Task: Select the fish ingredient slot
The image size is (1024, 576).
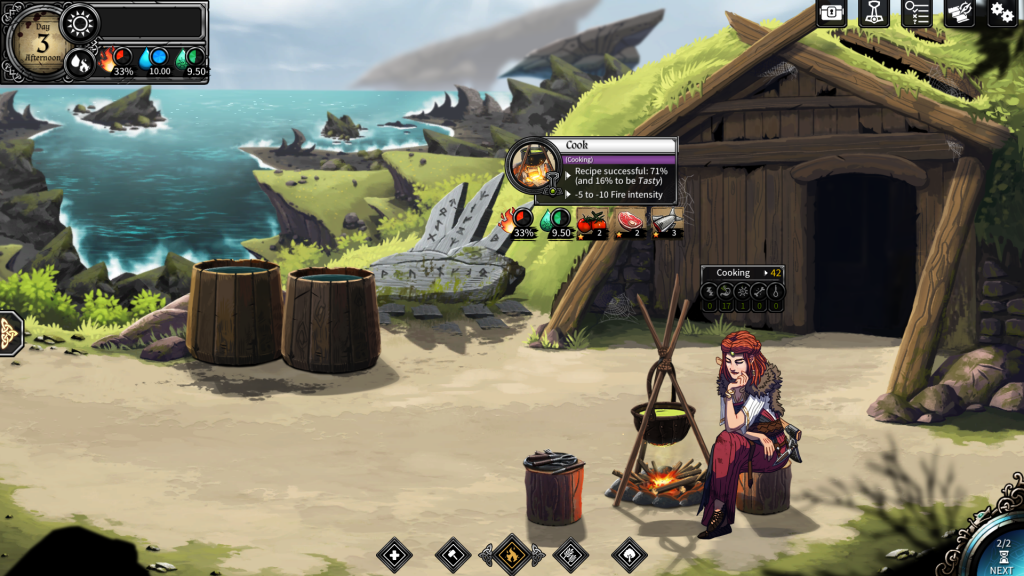Action: point(669,223)
